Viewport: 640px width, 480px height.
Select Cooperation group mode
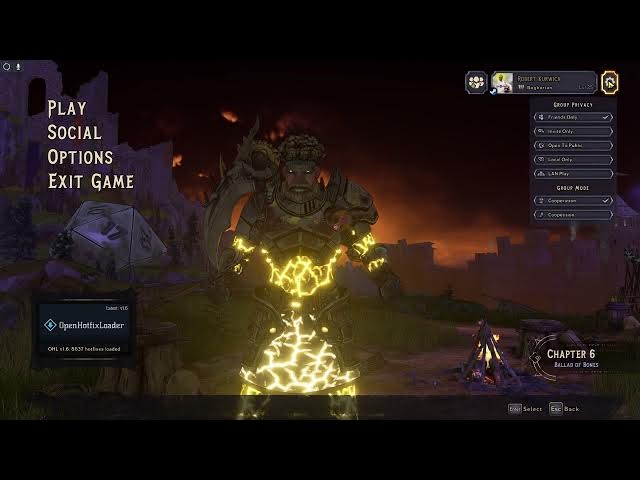tap(572, 200)
